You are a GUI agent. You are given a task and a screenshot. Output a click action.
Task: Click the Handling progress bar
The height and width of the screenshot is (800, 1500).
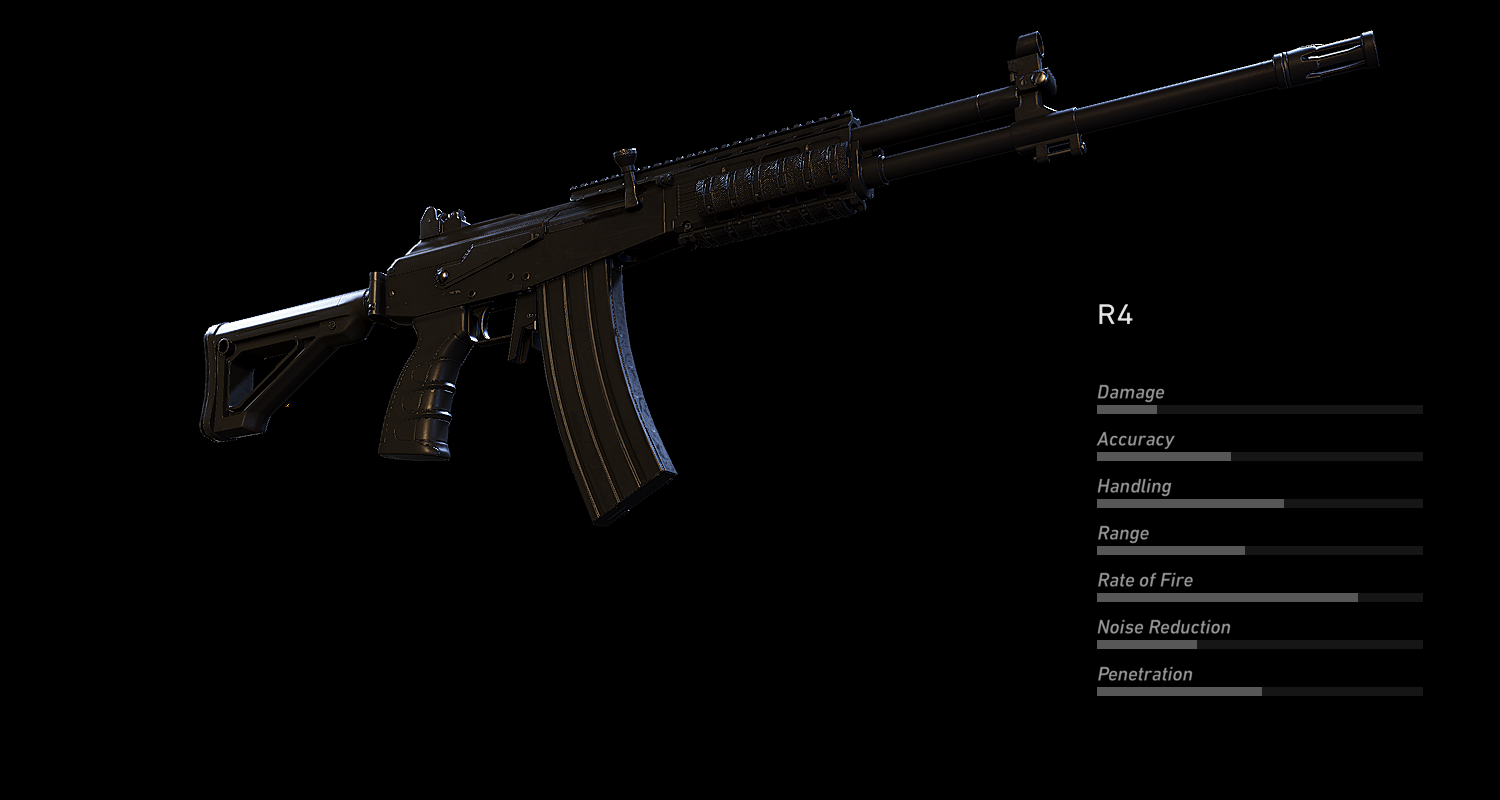tap(1260, 503)
